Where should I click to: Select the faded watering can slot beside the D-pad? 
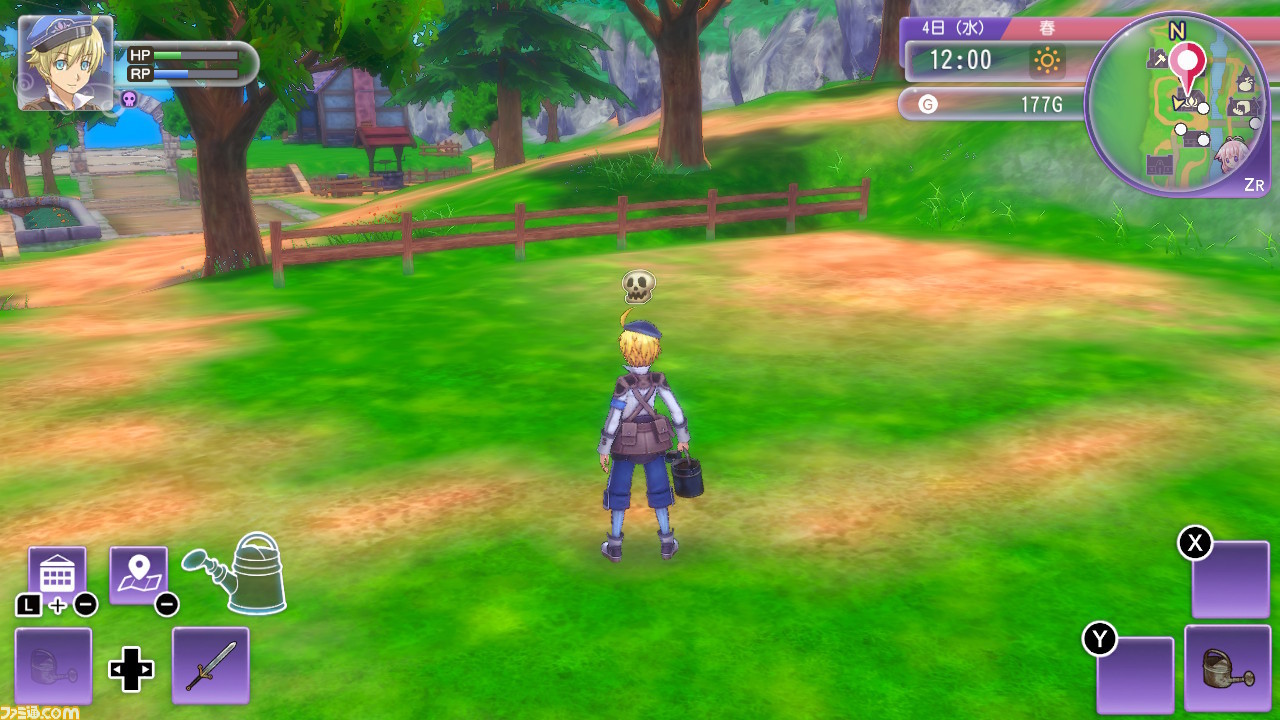54,665
